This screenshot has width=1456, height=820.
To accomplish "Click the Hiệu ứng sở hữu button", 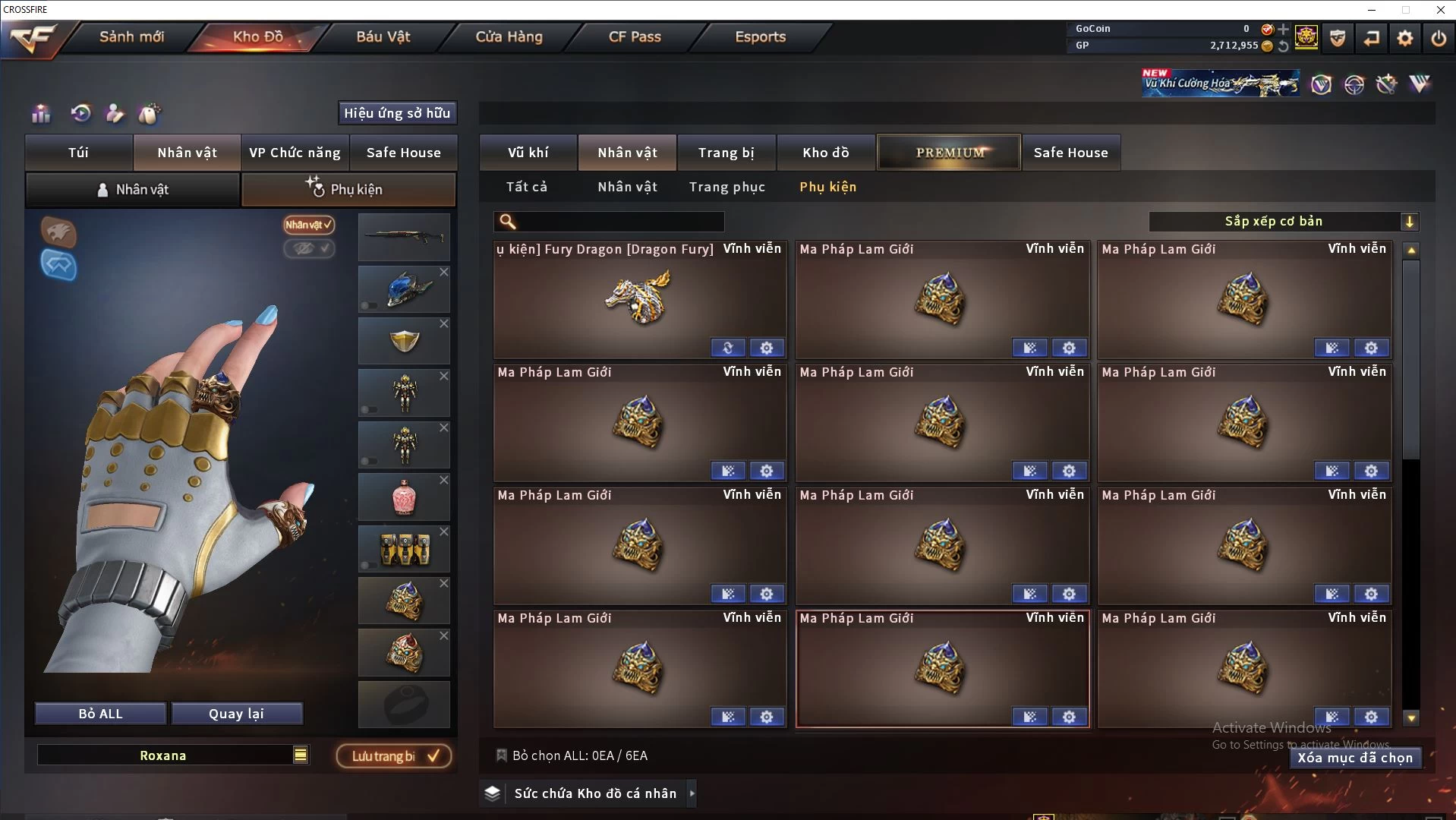I will coord(397,113).
